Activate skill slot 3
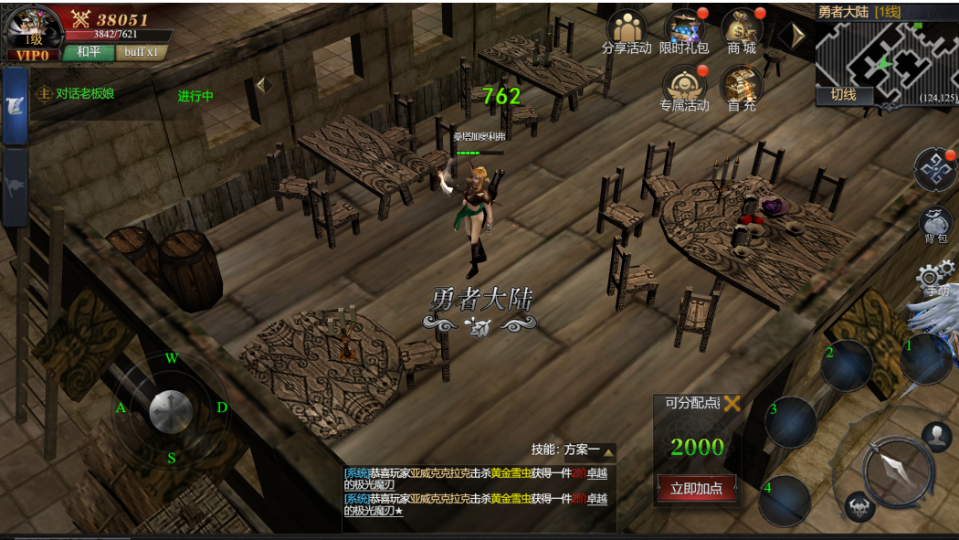This screenshot has width=959, height=540. point(790,421)
